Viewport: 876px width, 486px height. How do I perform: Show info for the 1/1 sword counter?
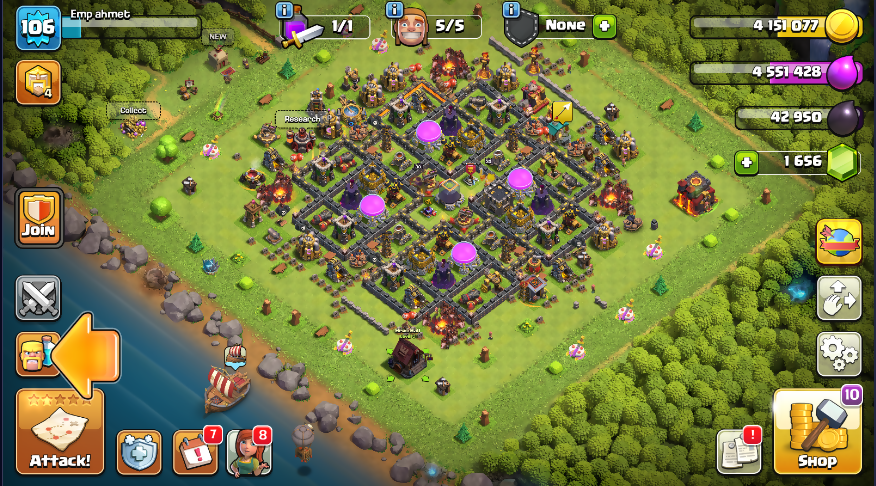(285, 10)
